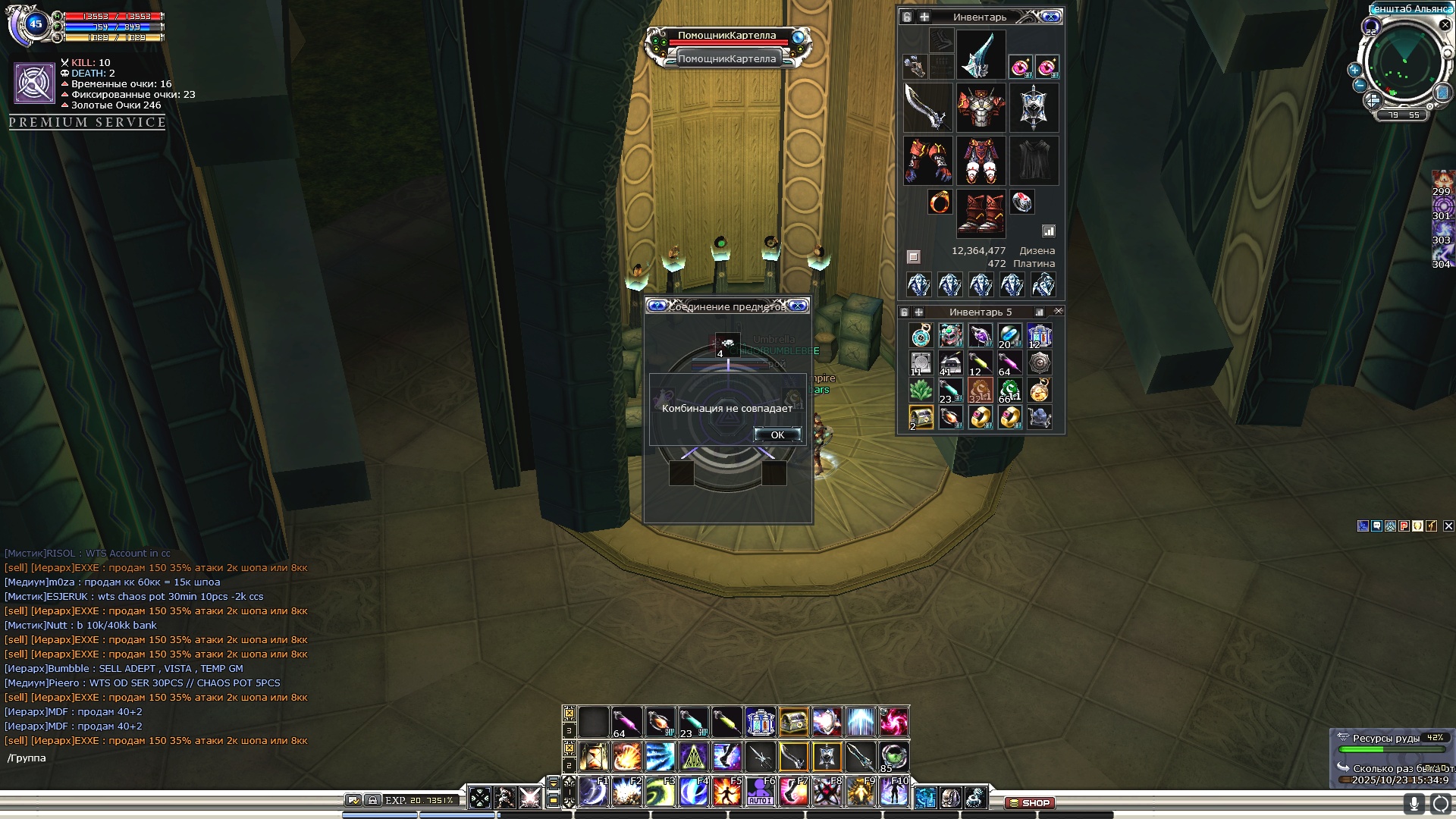Use the pink potion stack of 64

626,722
